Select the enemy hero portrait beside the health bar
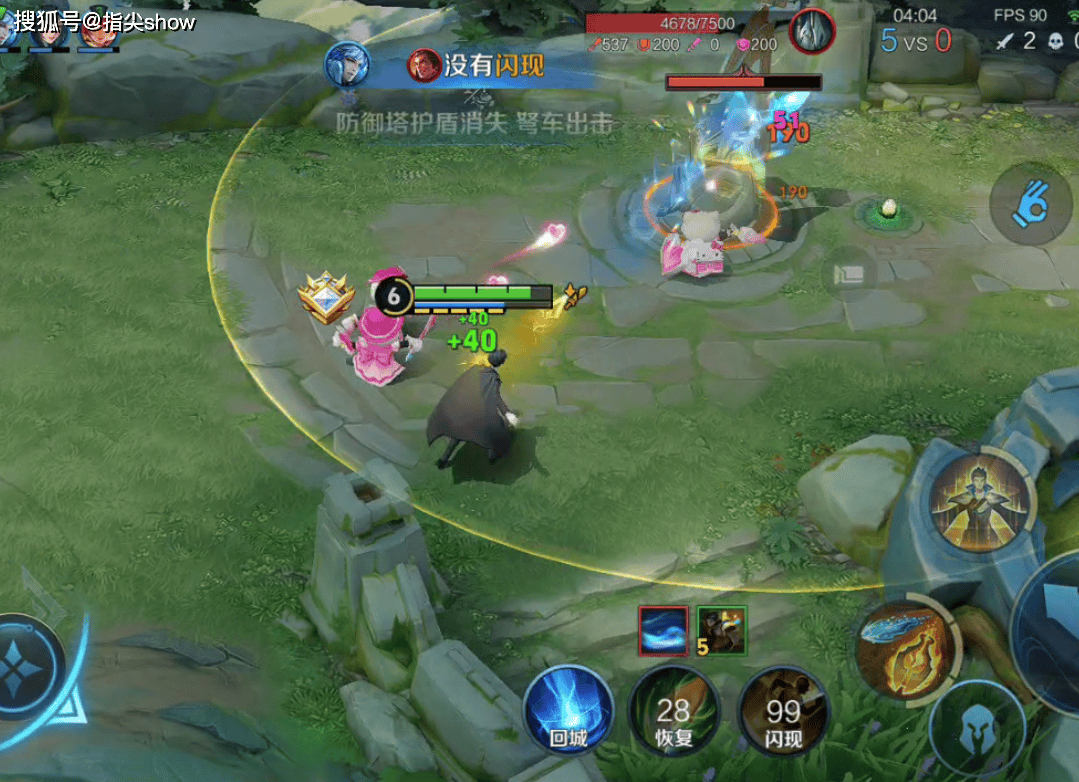 point(812,31)
